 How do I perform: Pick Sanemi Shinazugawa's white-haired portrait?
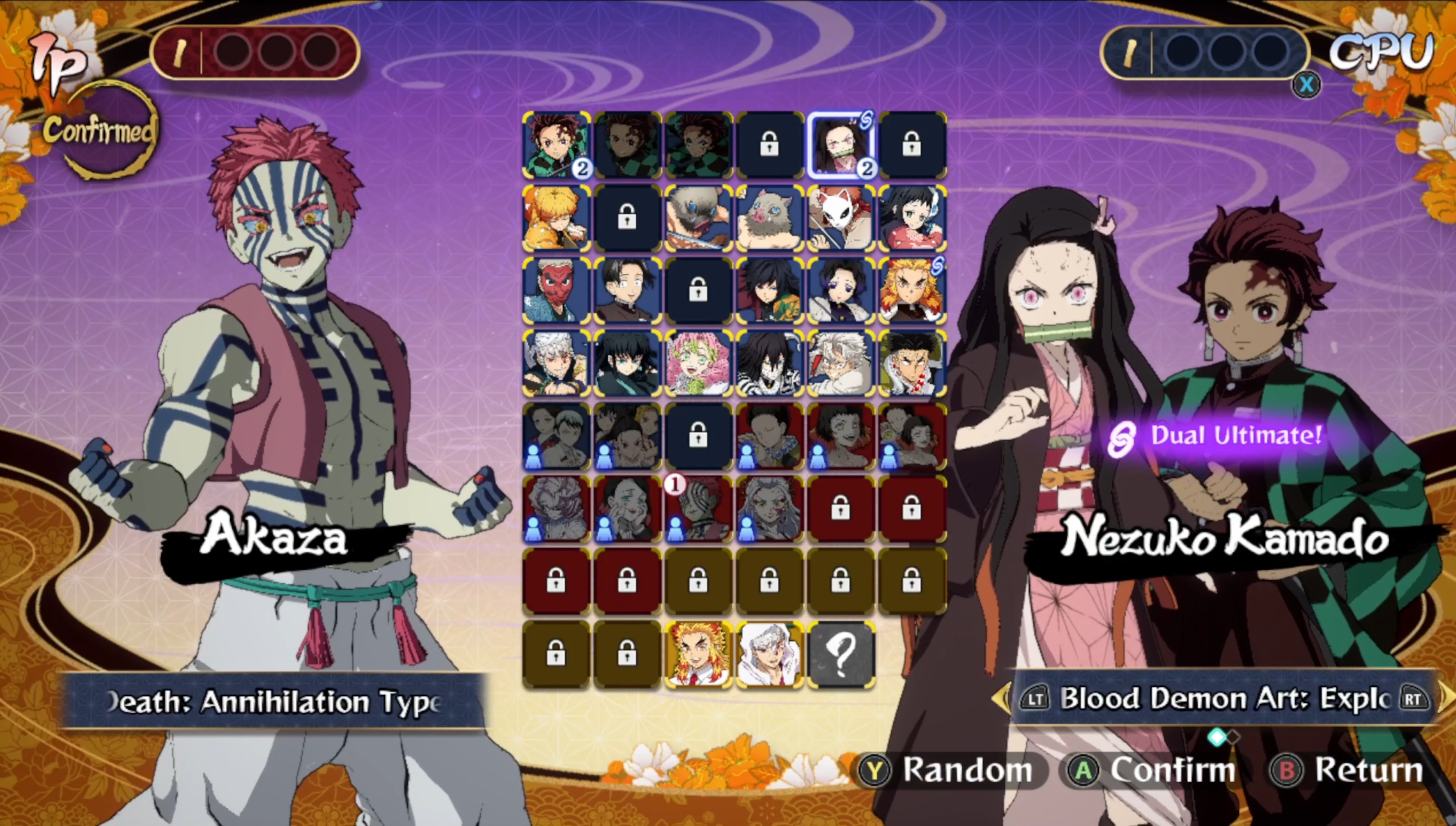coord(840,363)
